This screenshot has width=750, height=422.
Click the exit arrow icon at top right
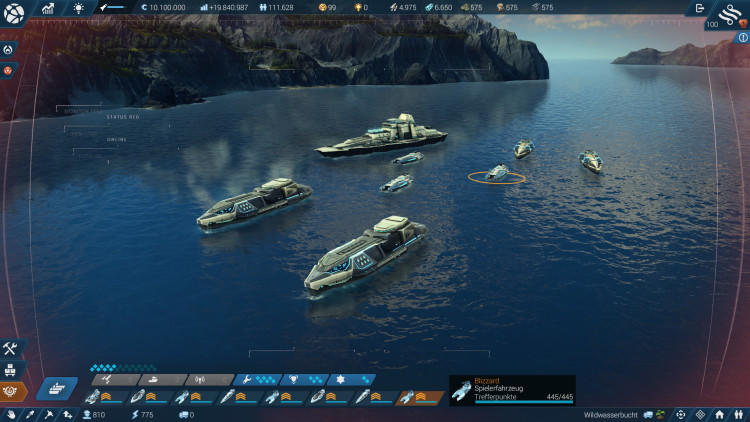click(x=699, y=8)
